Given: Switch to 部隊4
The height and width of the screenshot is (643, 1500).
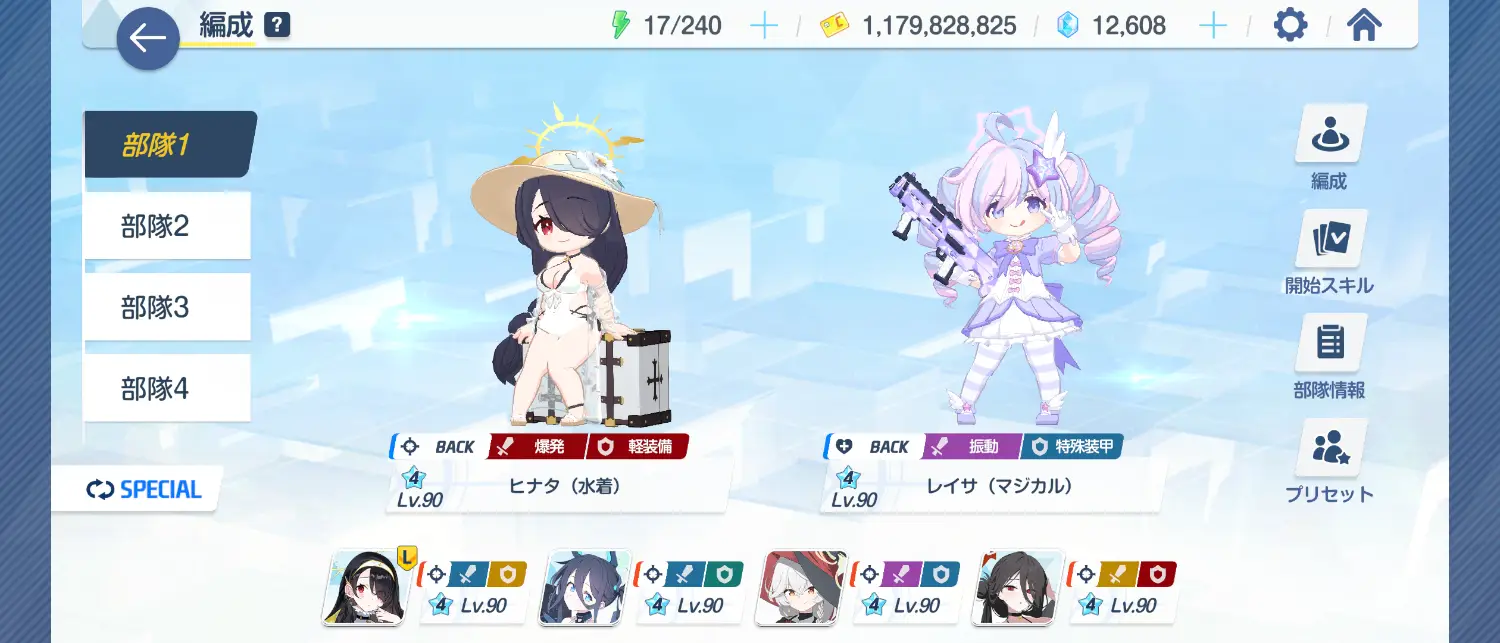Looking at the screenshot, I should [x=166, y=388].
